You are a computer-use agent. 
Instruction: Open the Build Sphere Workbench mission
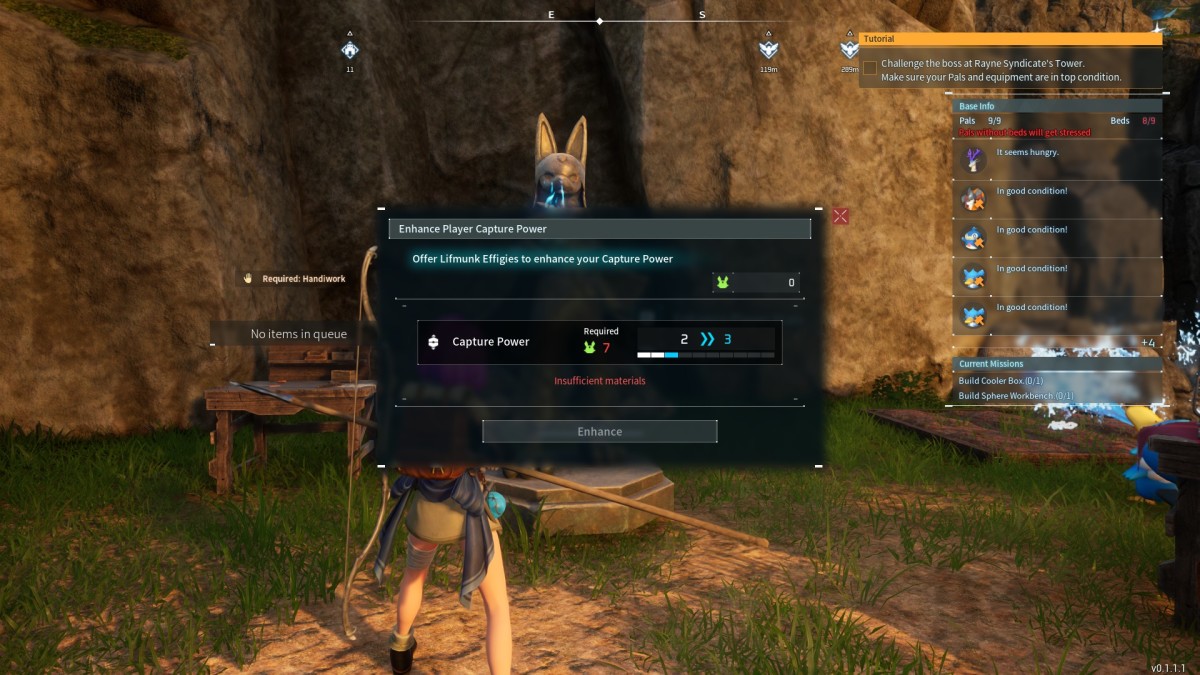(x=1015, y=396)
